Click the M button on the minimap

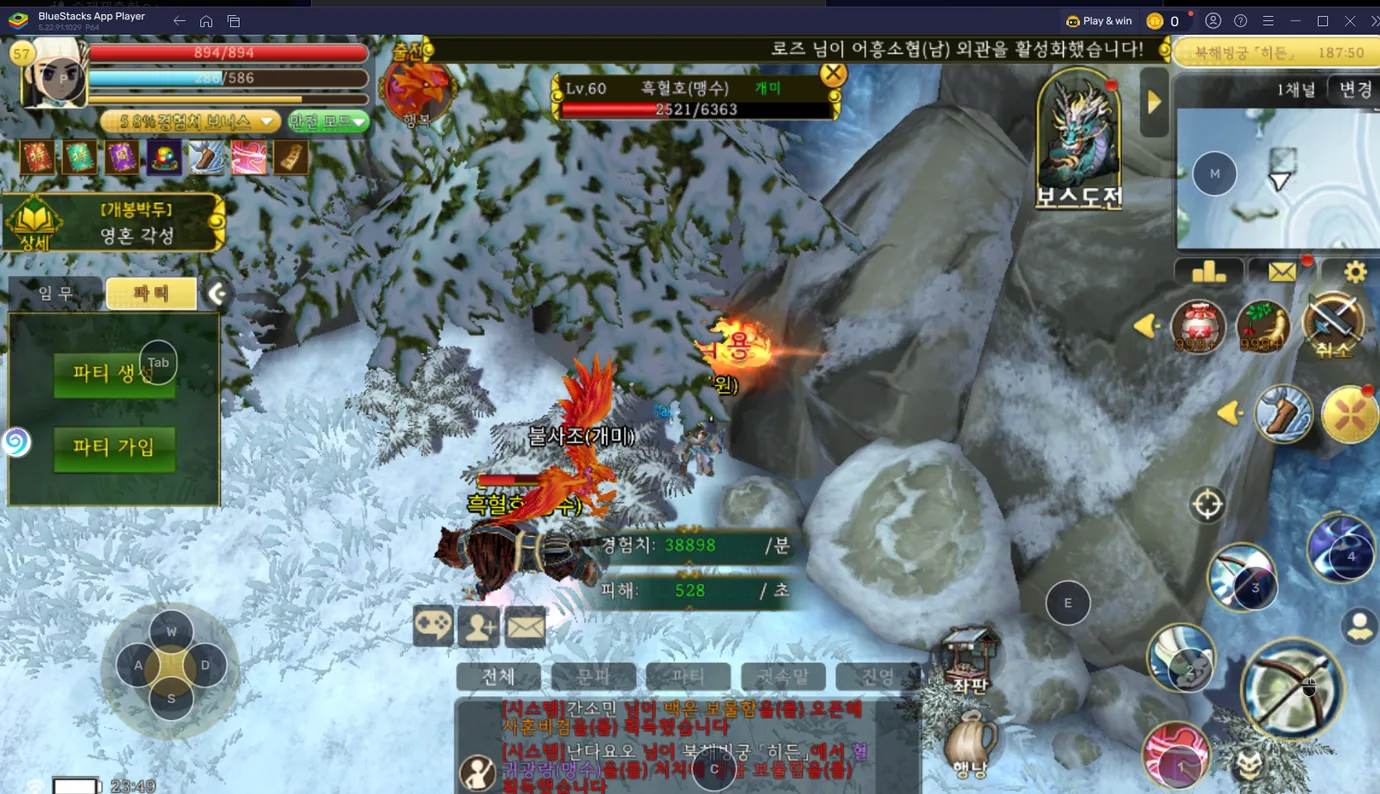(1213, 173)
